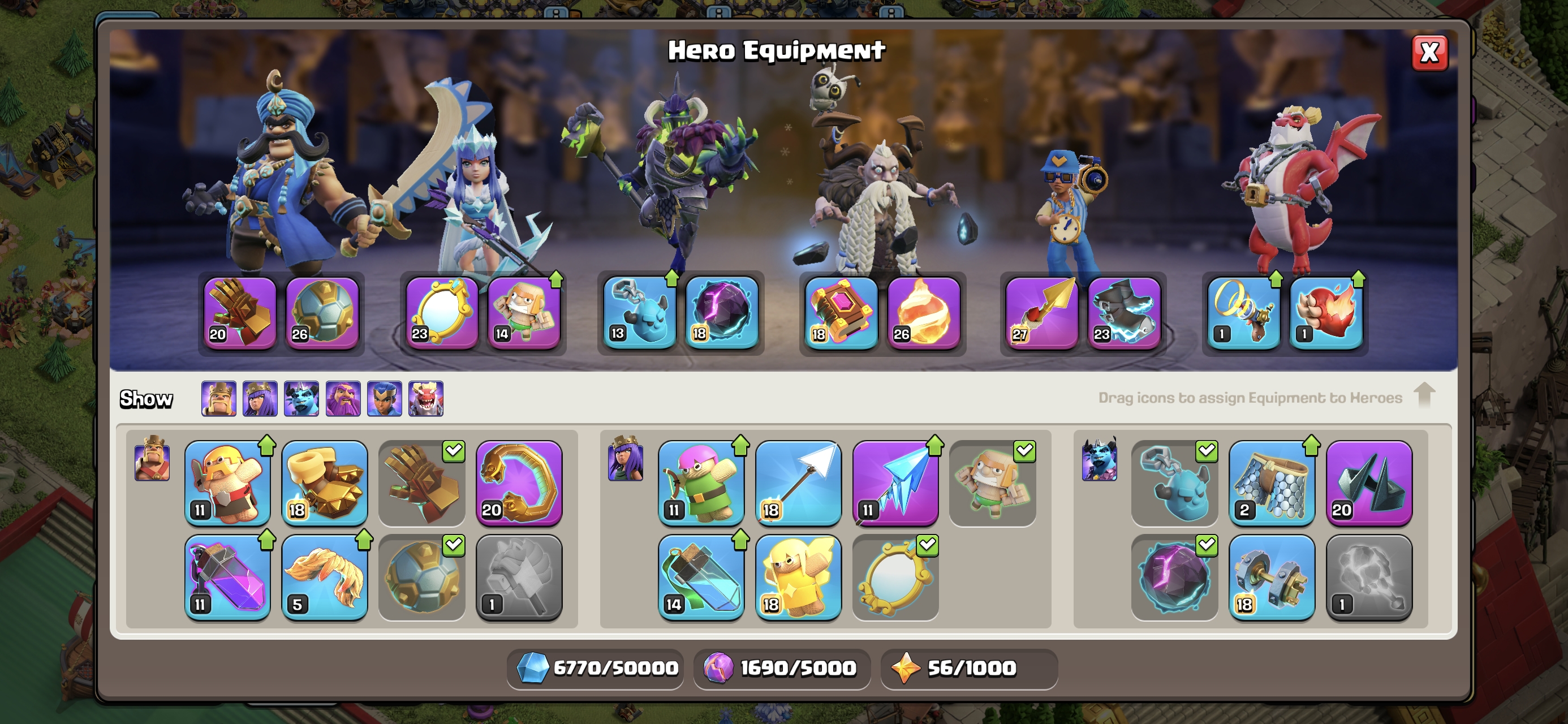Choose the level 20 Snake Bracelet

pyautogui.click(x=519, y=483)
